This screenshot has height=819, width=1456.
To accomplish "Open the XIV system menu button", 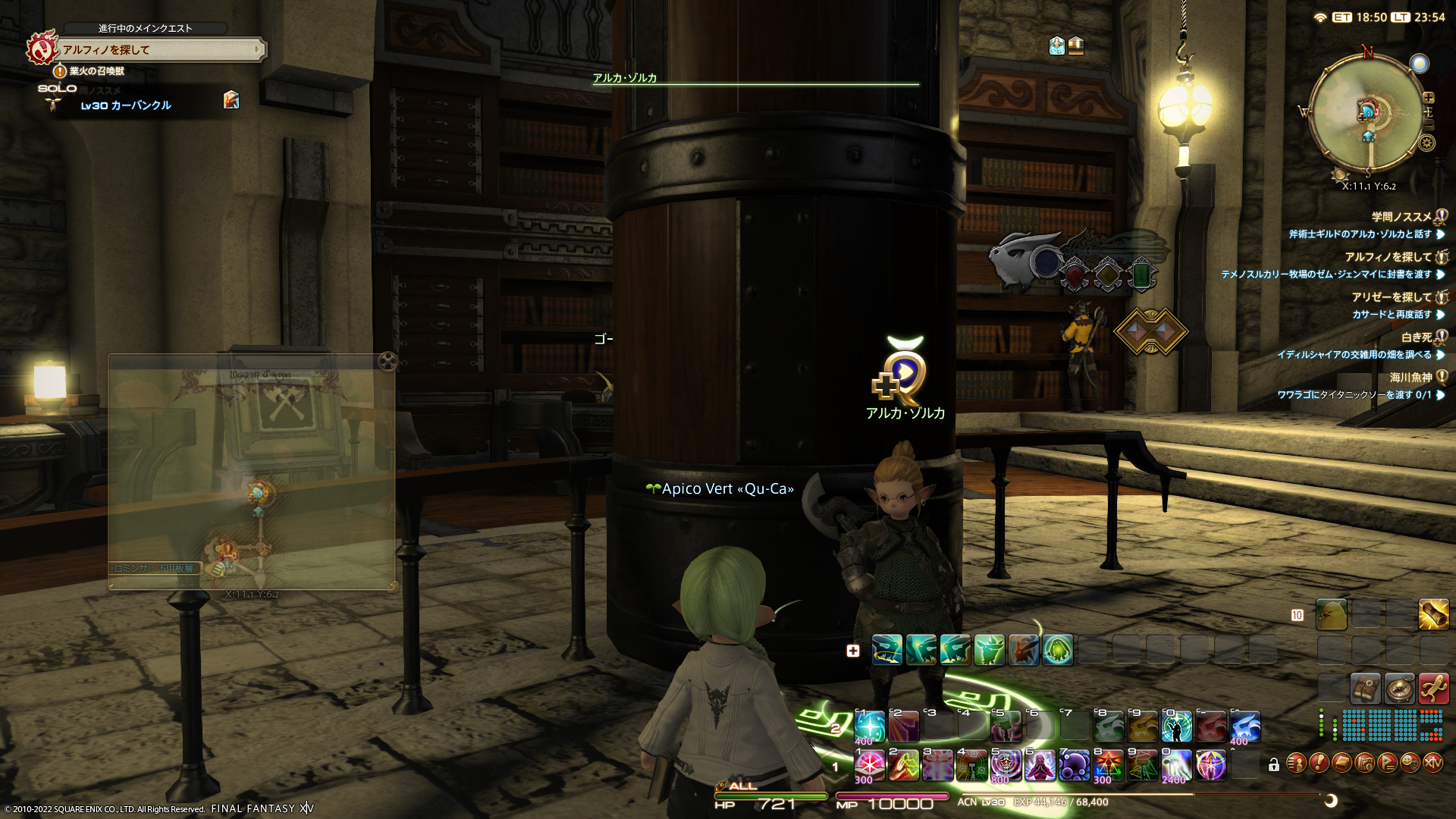I will point(1433,763).
